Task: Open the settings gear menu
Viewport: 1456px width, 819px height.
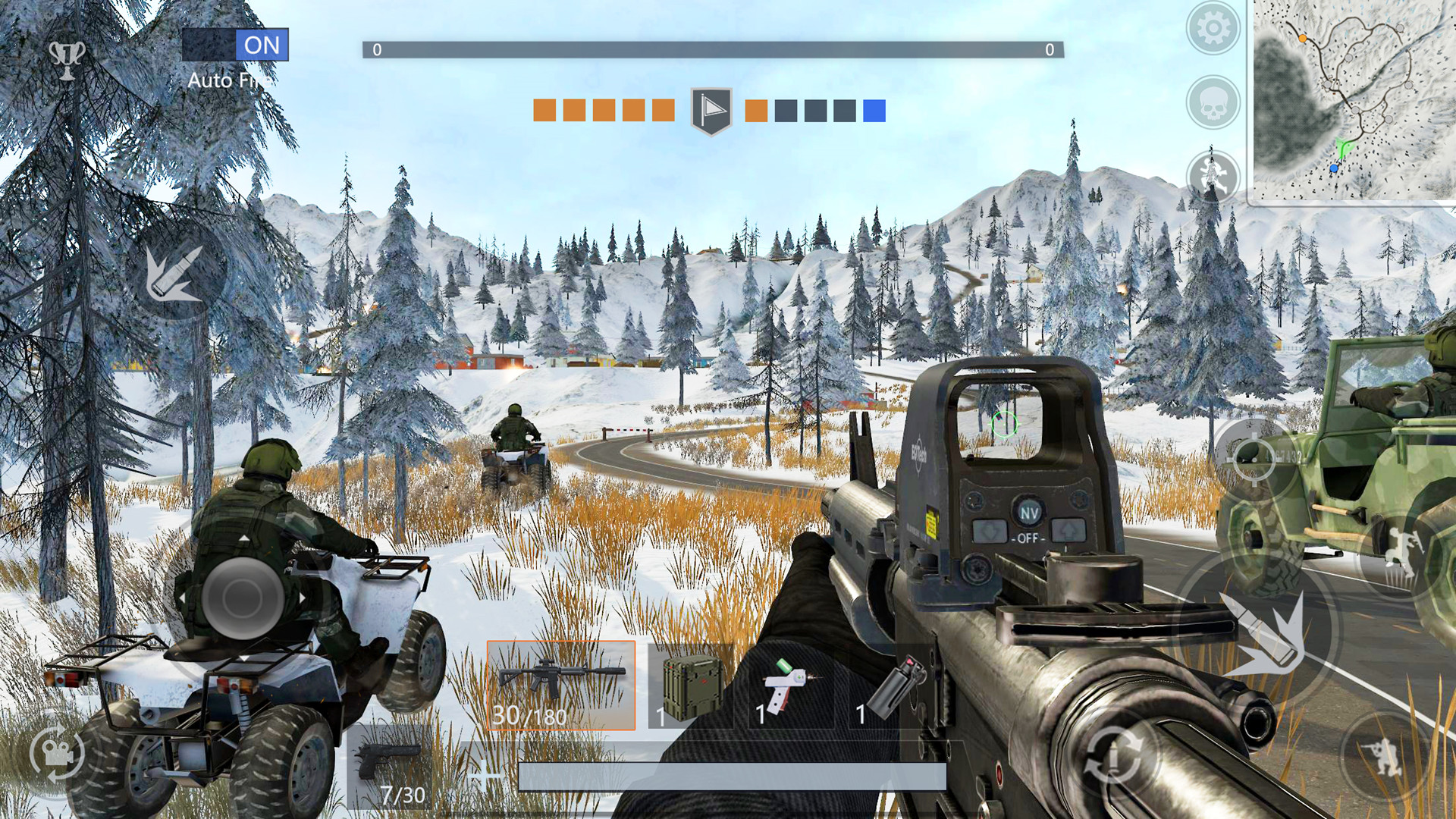Action: [1213, 29]
